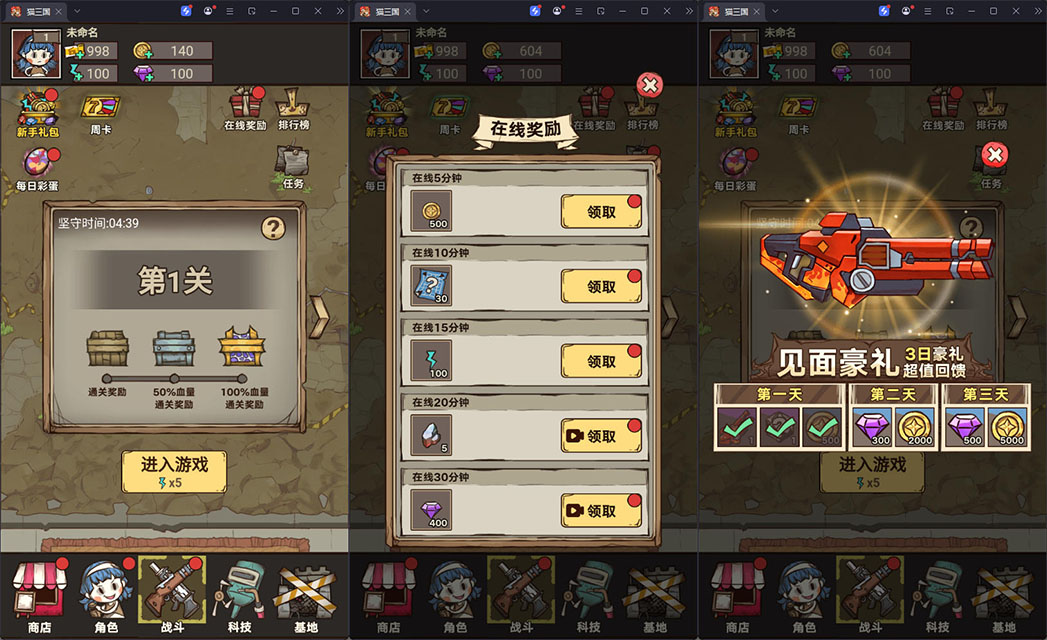Add coins next to the 140 gold counter
The width and height of the screenshot is (1047, 640).
tap(142, 51)
